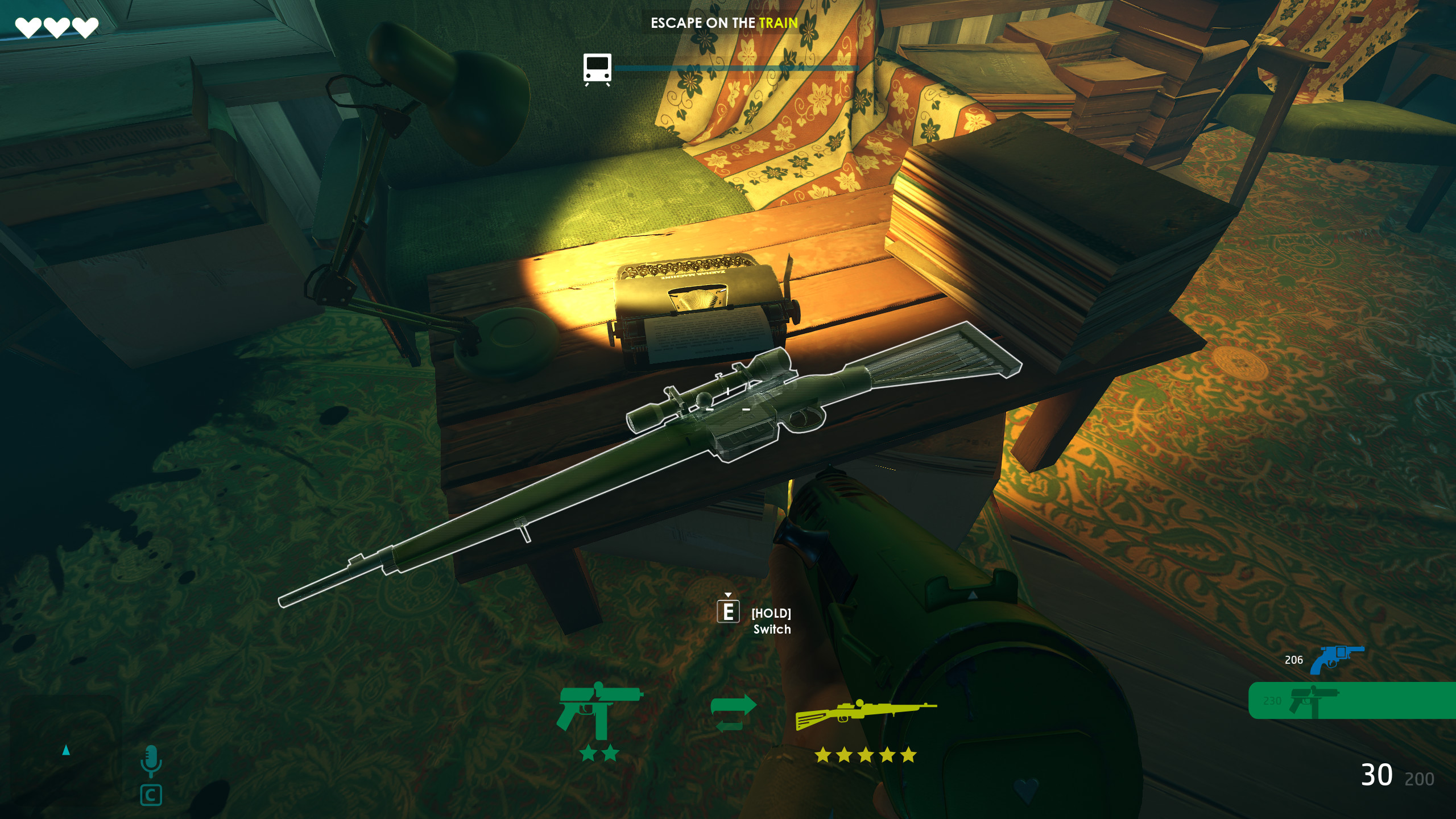Click the train objective progress bar
Screen dimensions: 1456x819
click(x=737, y=67)
